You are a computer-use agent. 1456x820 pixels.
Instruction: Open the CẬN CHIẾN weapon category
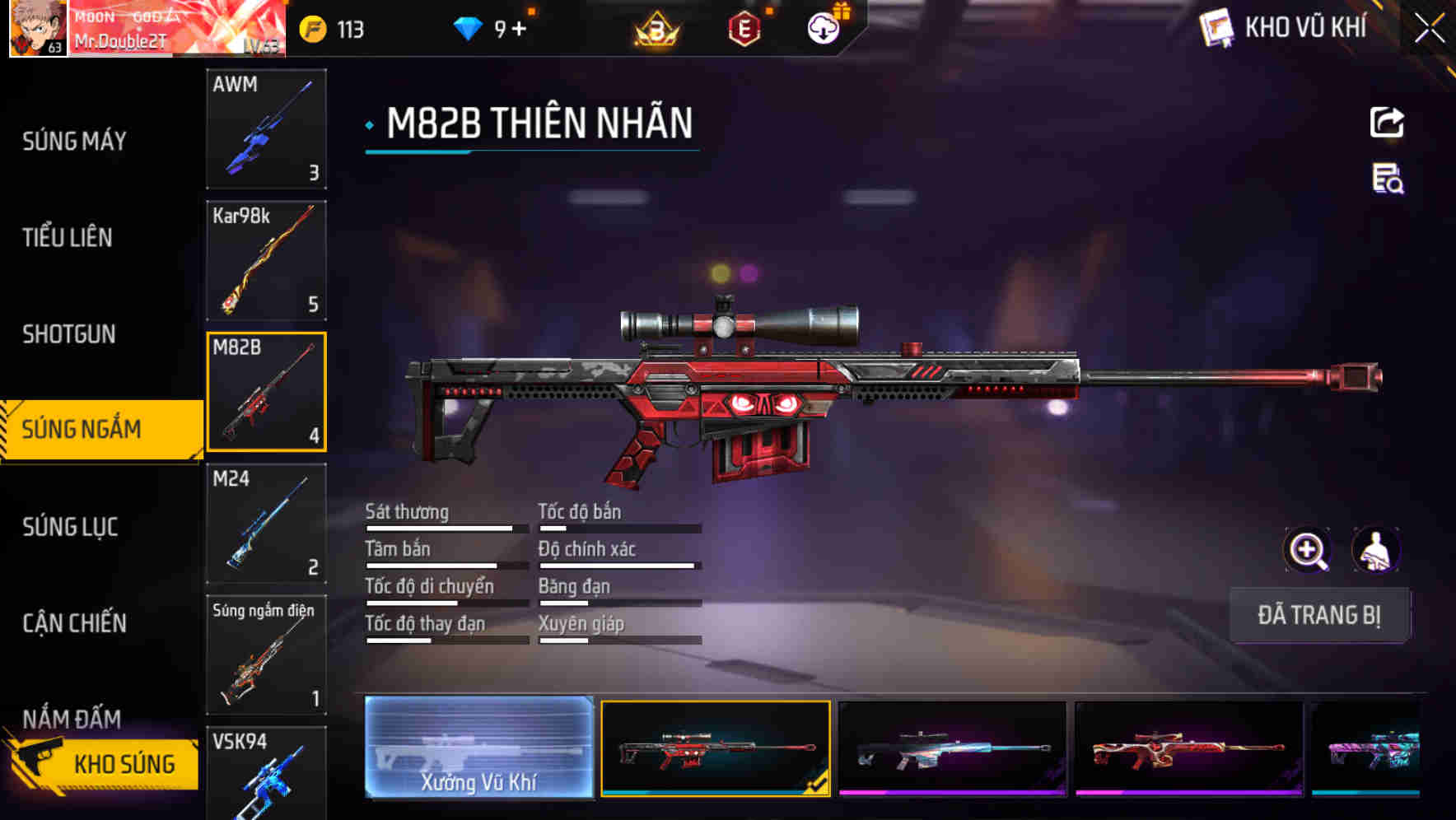coord(74,624)
